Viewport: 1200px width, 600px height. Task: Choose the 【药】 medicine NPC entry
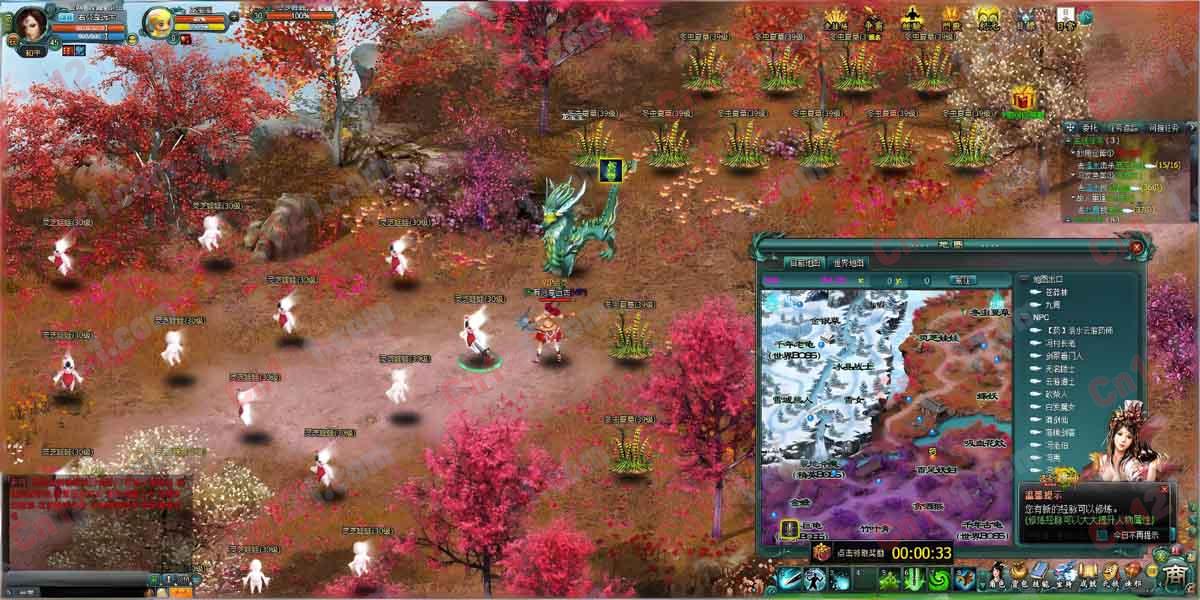tap(1078, 330)
